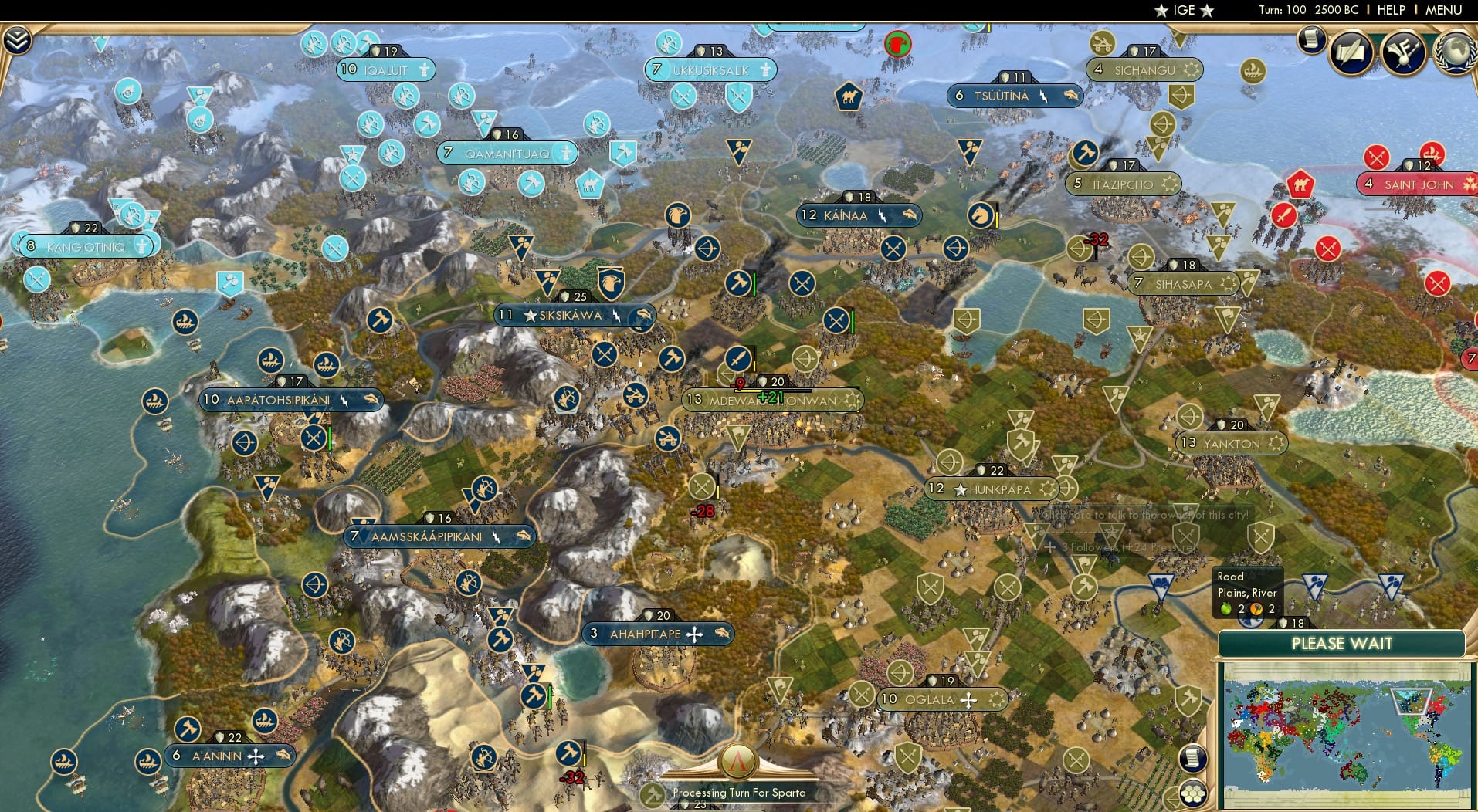Select the Hunkpapa city banner
The width and height of the screenshot is (1478, 812).
(993, 488)
